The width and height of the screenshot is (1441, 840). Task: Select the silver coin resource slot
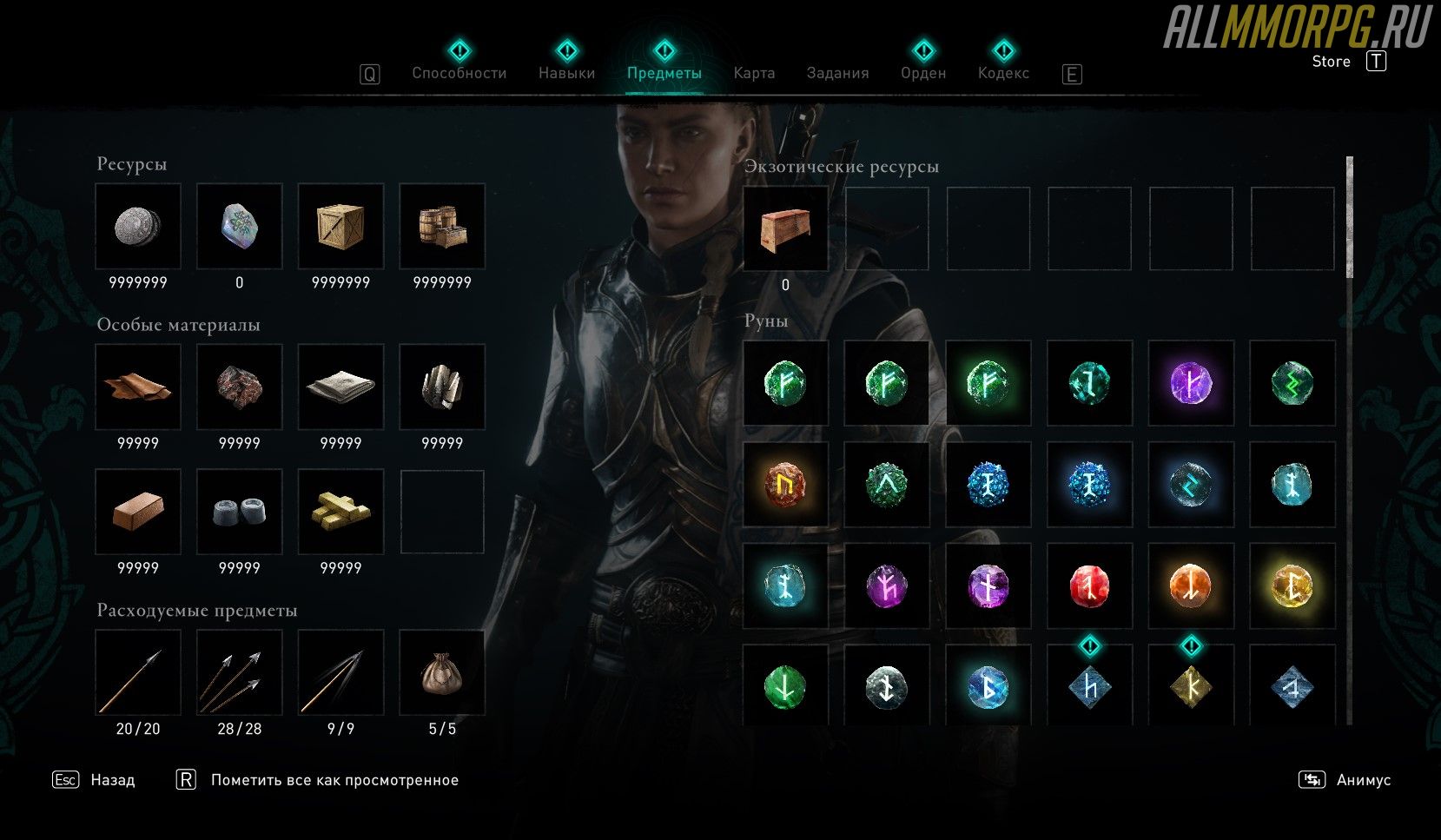138,226
